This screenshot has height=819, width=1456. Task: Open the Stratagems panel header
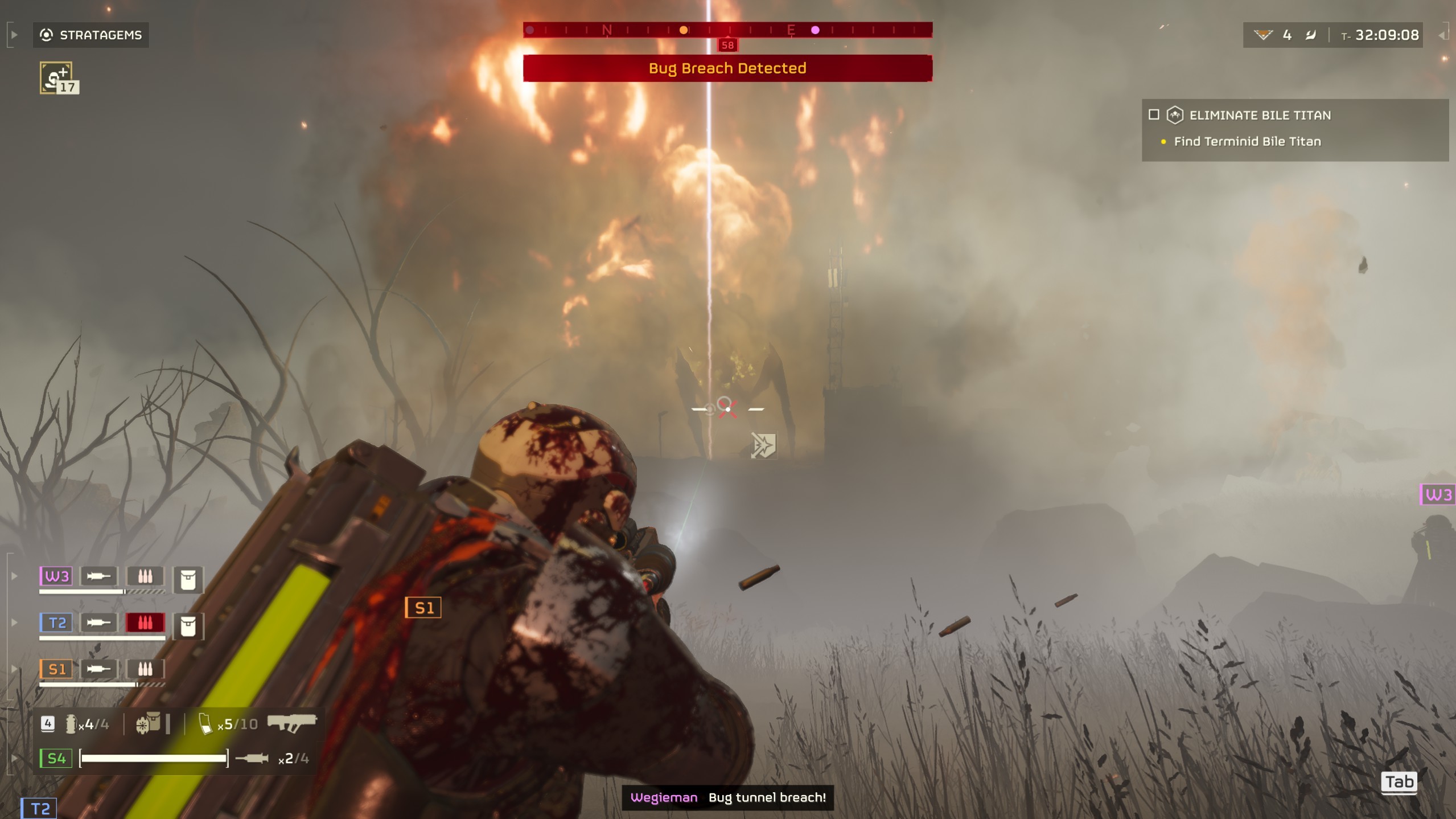point(91,35)
